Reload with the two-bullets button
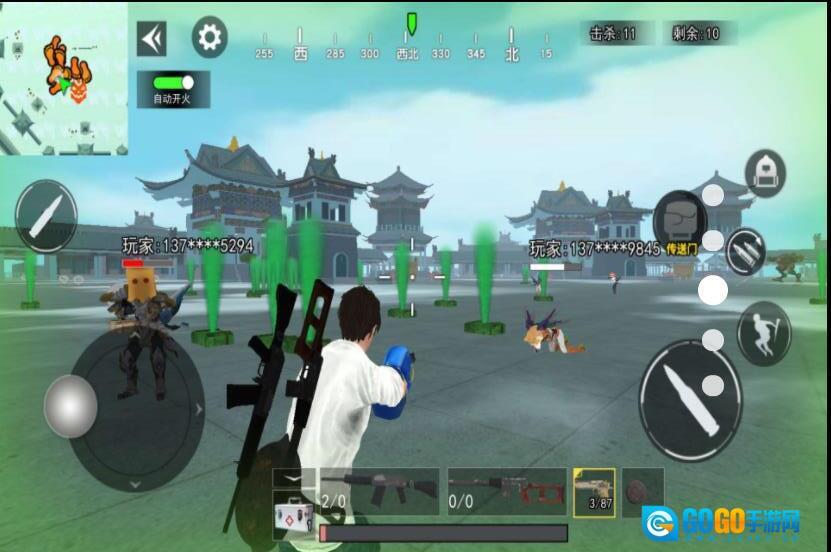831x552 pixels. click(745, 251)
